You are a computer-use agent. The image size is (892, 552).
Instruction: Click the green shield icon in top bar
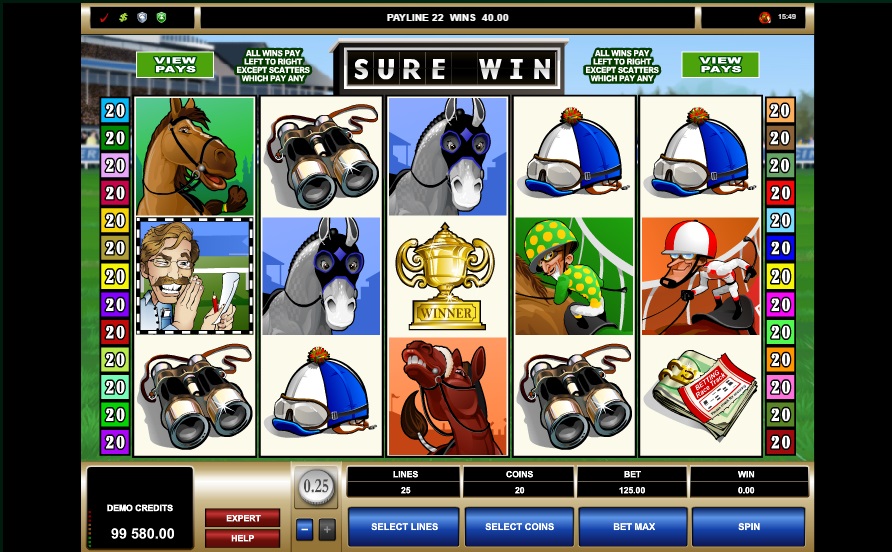161,17
